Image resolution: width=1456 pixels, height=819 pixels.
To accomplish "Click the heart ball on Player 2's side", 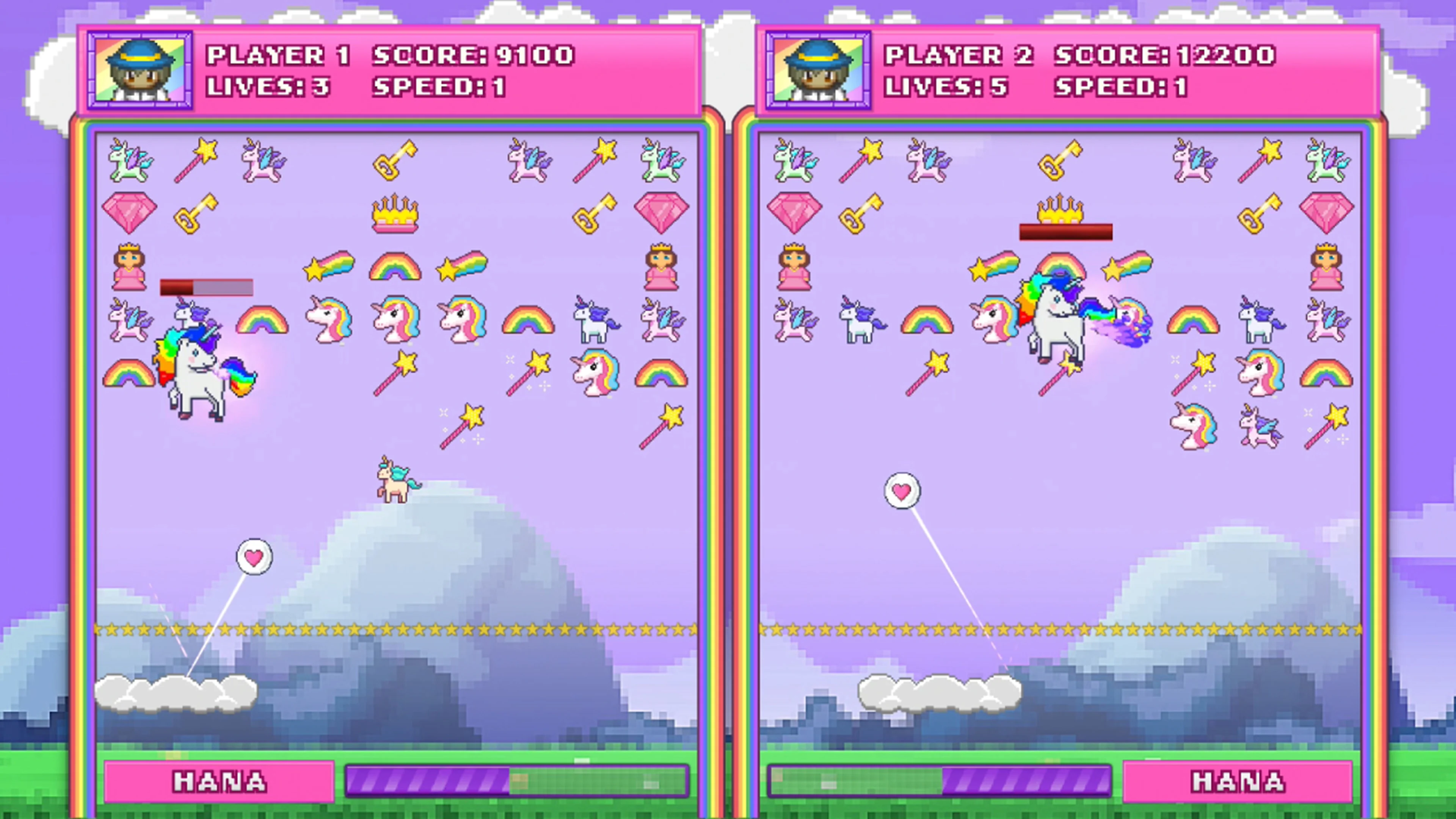I will 902,491.
